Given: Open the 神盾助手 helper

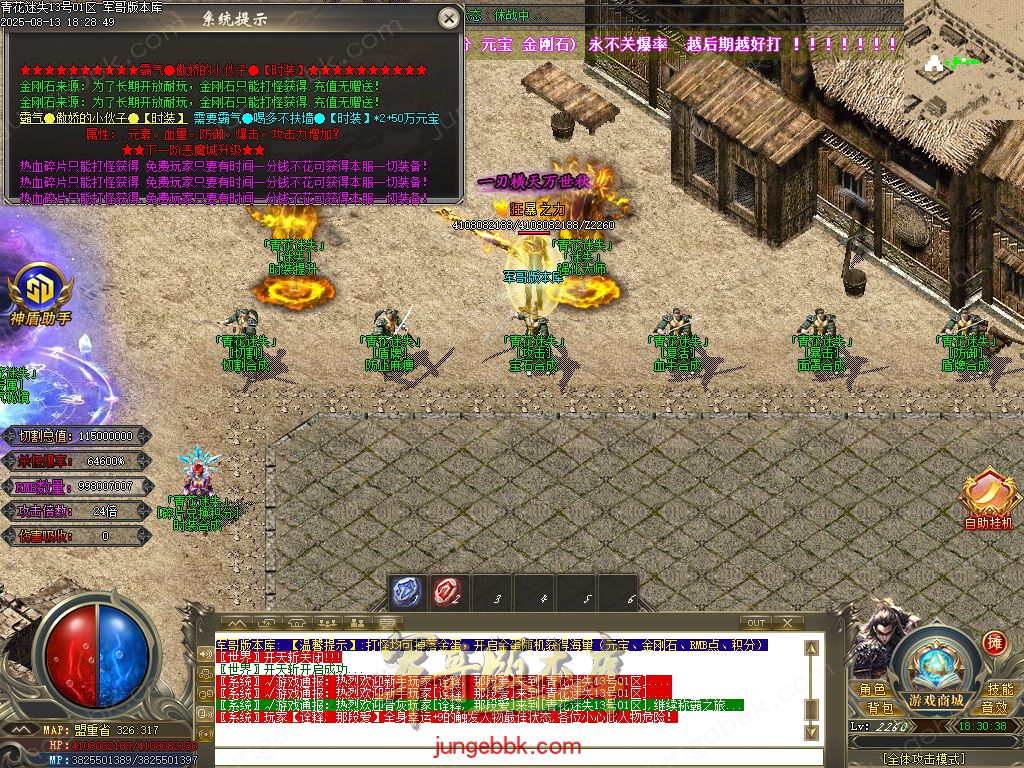Looking at the screenshot, I should point(40,288).
